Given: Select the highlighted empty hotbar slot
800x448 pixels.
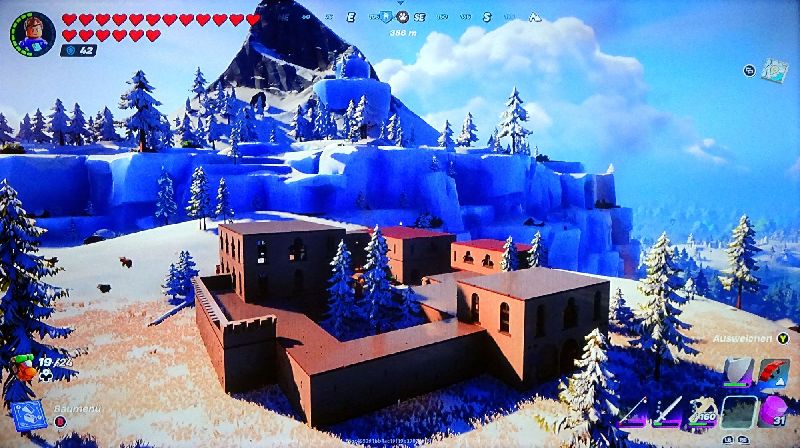Looking at the screenshot, I should click(x=739, y=411).
